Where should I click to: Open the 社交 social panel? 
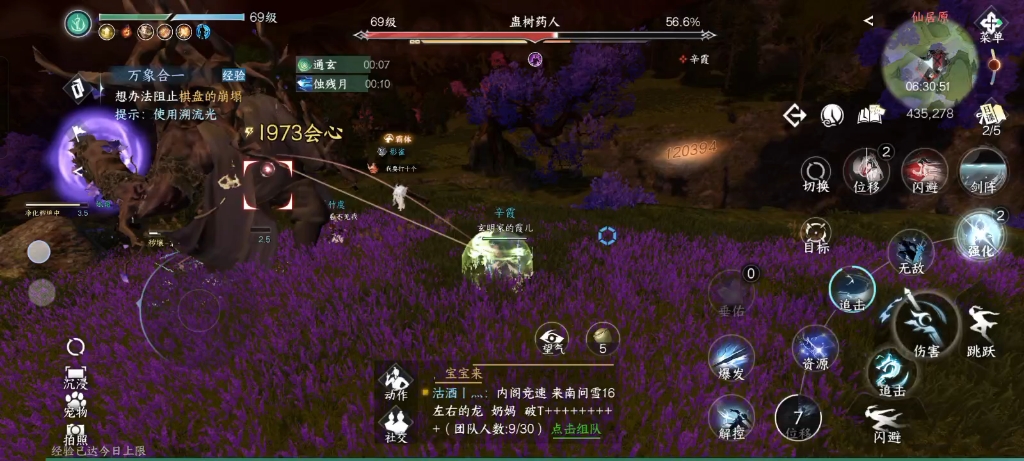[x=396, y=423]
